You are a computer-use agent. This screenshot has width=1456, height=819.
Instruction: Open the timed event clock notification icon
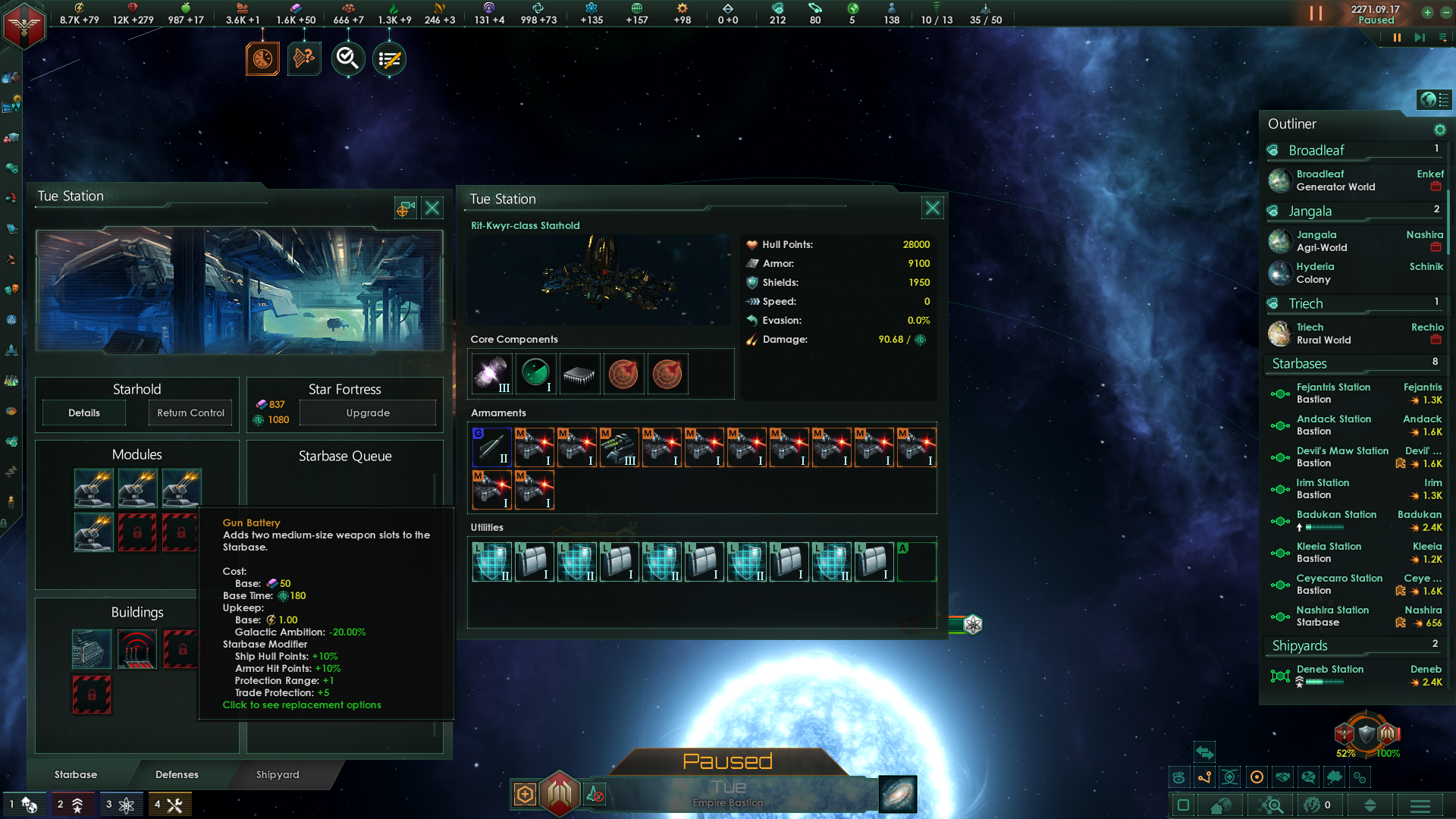pos(262,58)
